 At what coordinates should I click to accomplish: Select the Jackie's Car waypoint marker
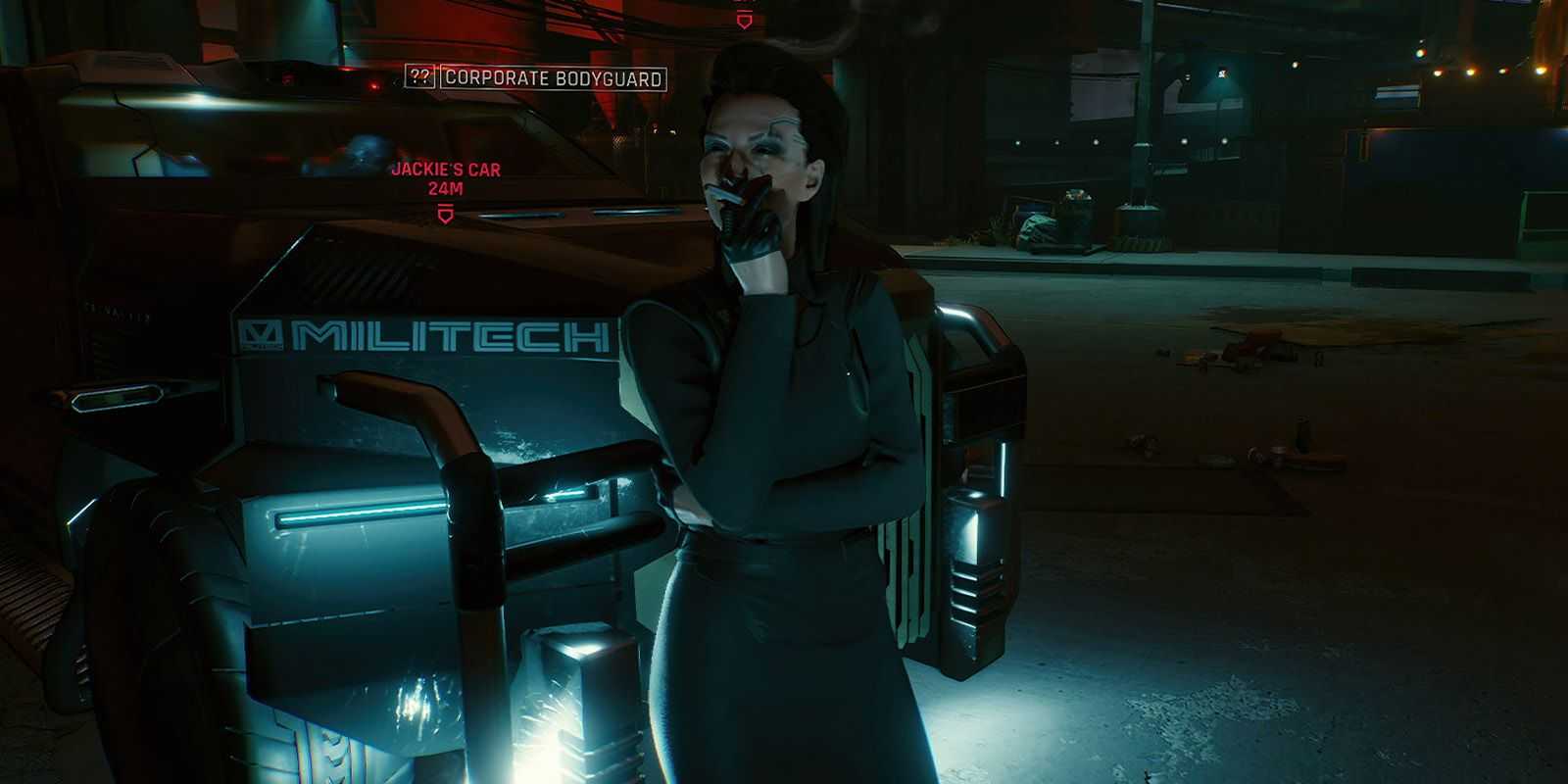tap(446, 213)
